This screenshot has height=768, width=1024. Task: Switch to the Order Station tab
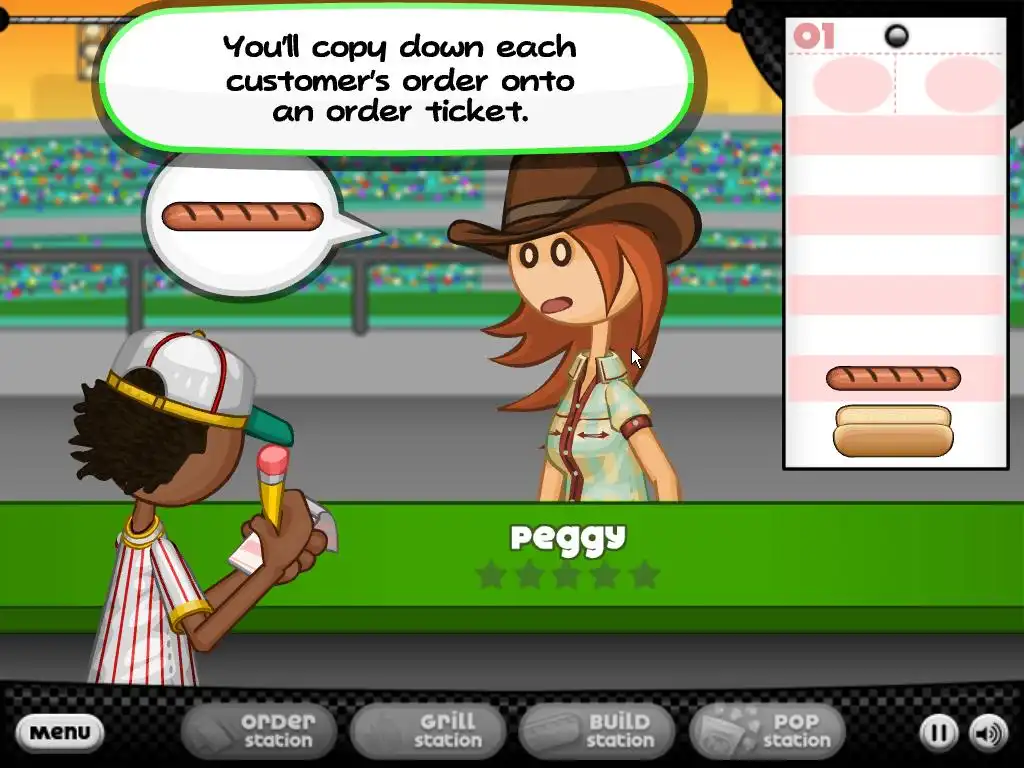[261, 731]
